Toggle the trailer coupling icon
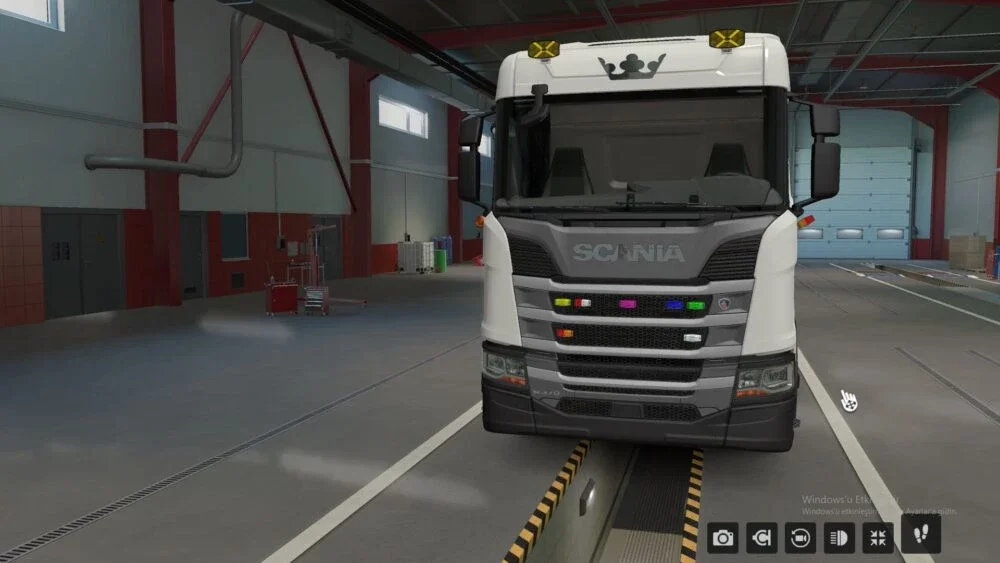The height and width of the screenshot is (563, 1000). tap(762, 538)
